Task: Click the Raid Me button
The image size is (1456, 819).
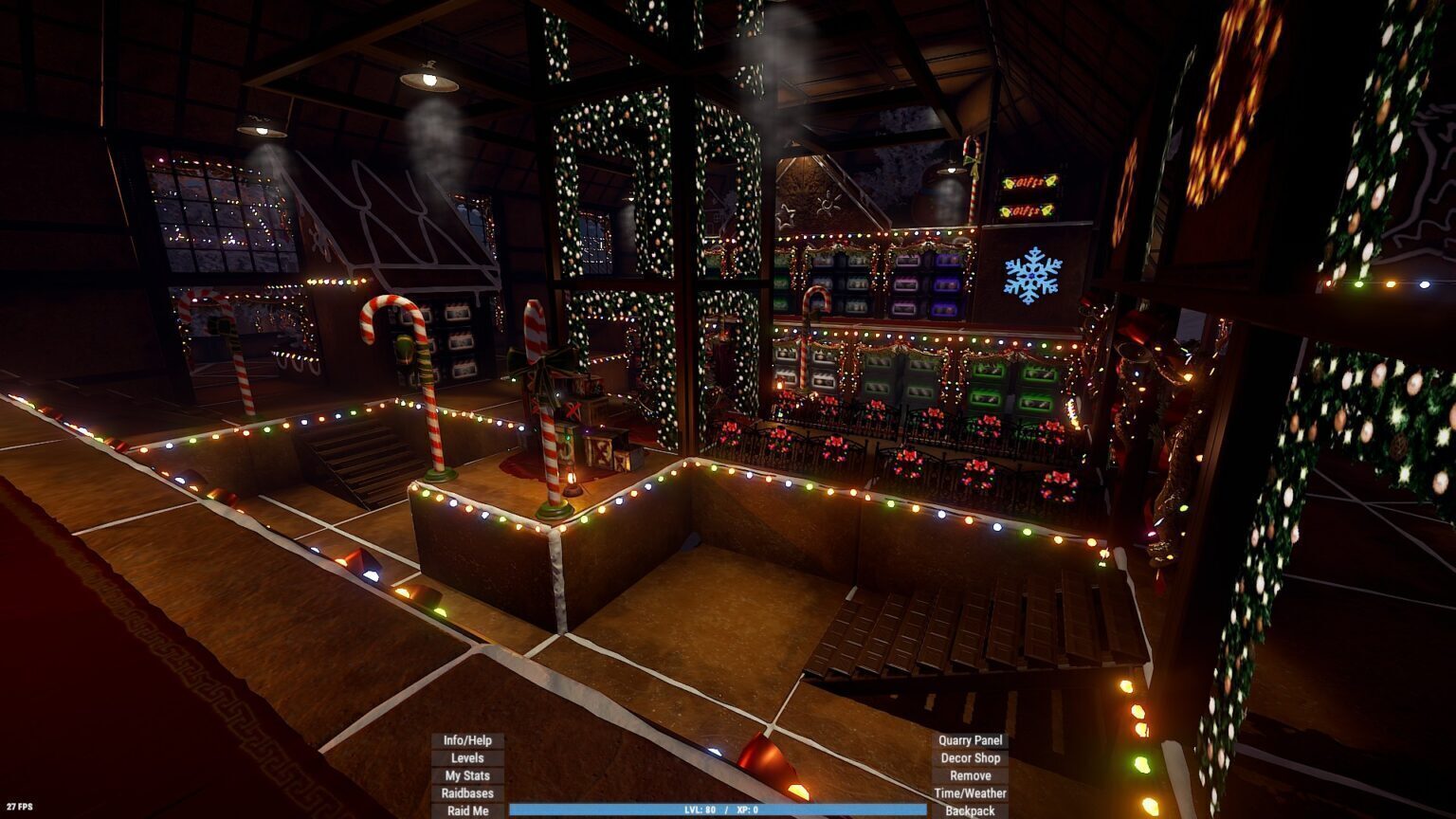Action: pyautogui.click(x=467, y=810)
